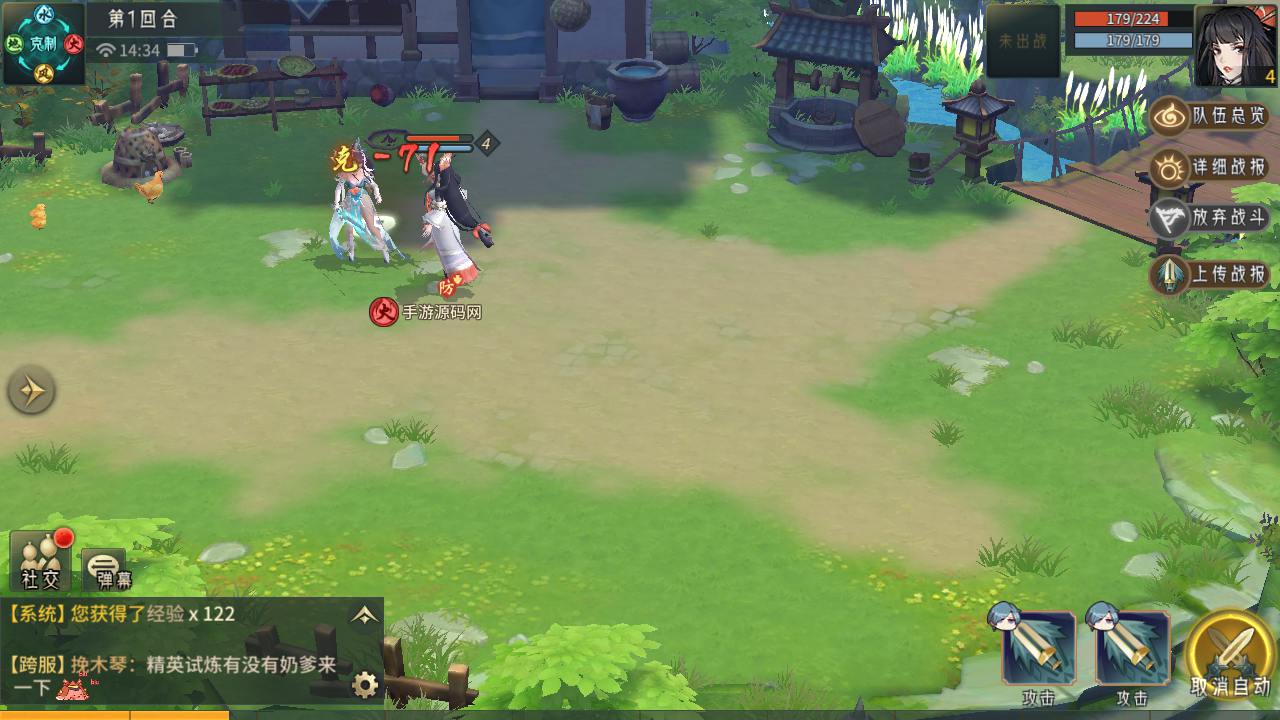
Task: Open the chat settings gear
Action: point(366,685)
